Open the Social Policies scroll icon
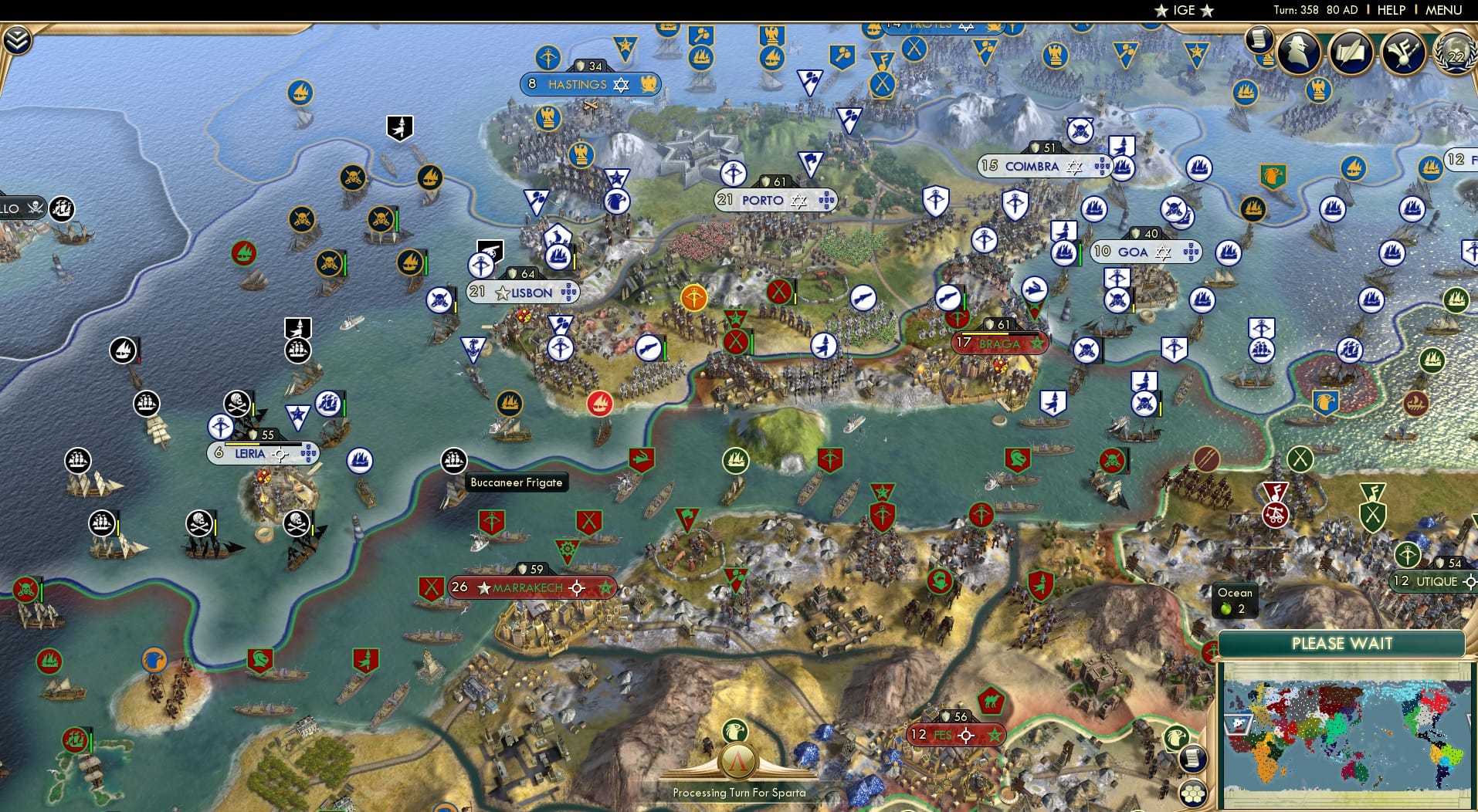This screenshot has height=812, width=1478. coord(1259,42)
